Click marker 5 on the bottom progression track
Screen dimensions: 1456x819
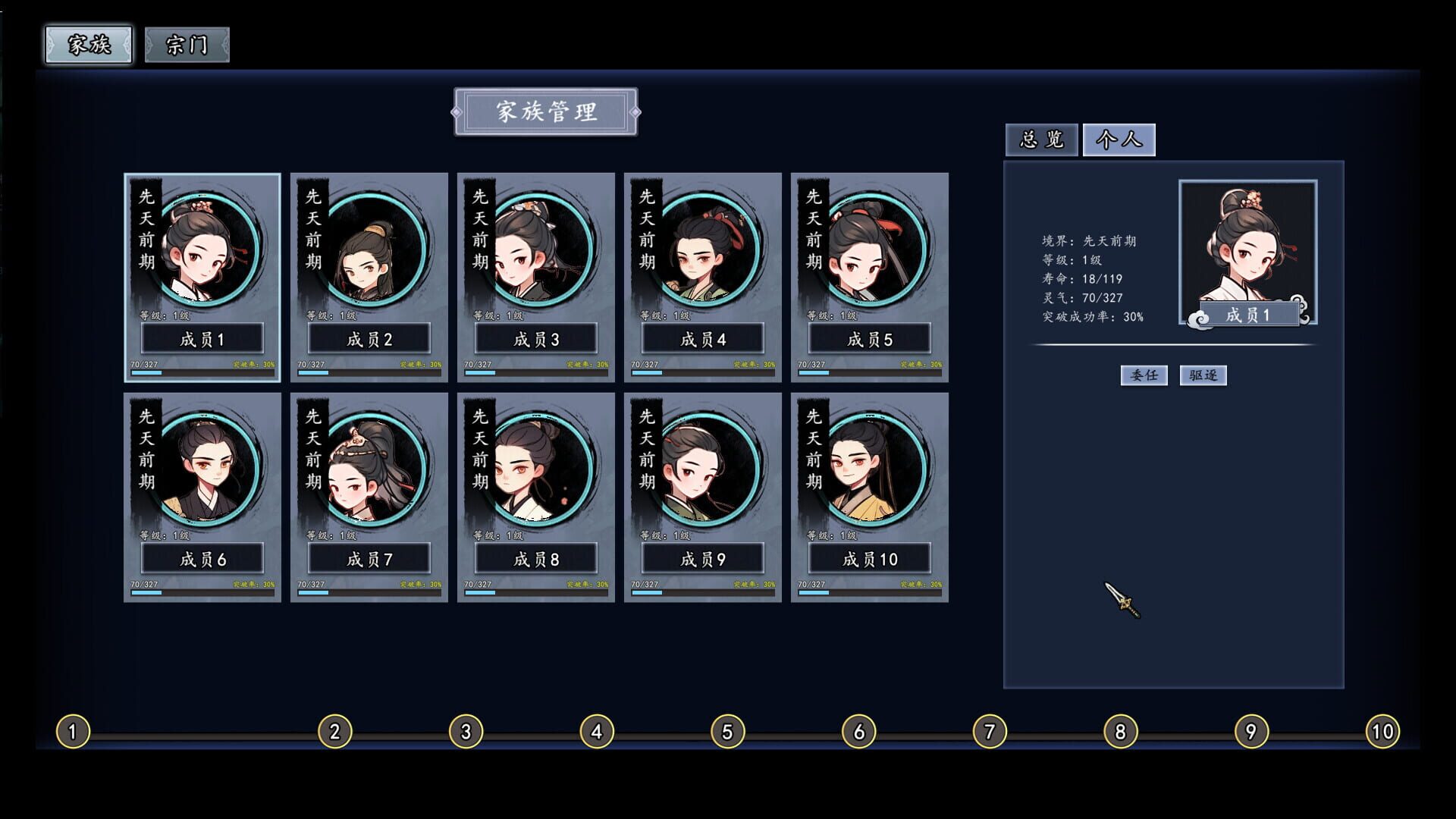[x=726, y=730]
